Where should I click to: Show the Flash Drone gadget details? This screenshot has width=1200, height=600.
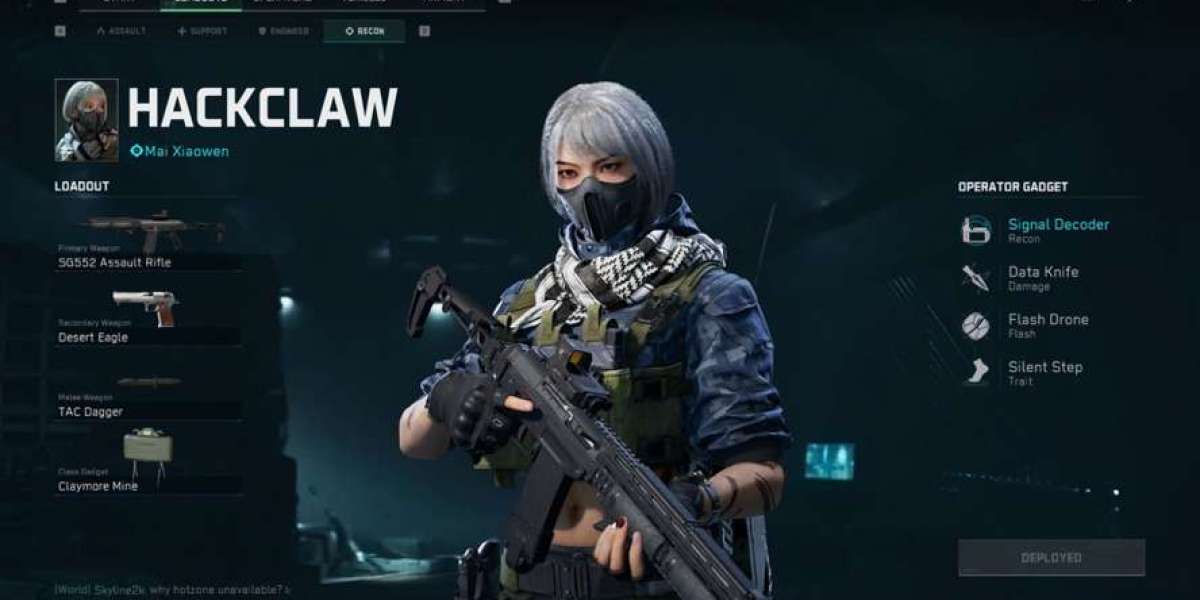[x=1047, y=325]
